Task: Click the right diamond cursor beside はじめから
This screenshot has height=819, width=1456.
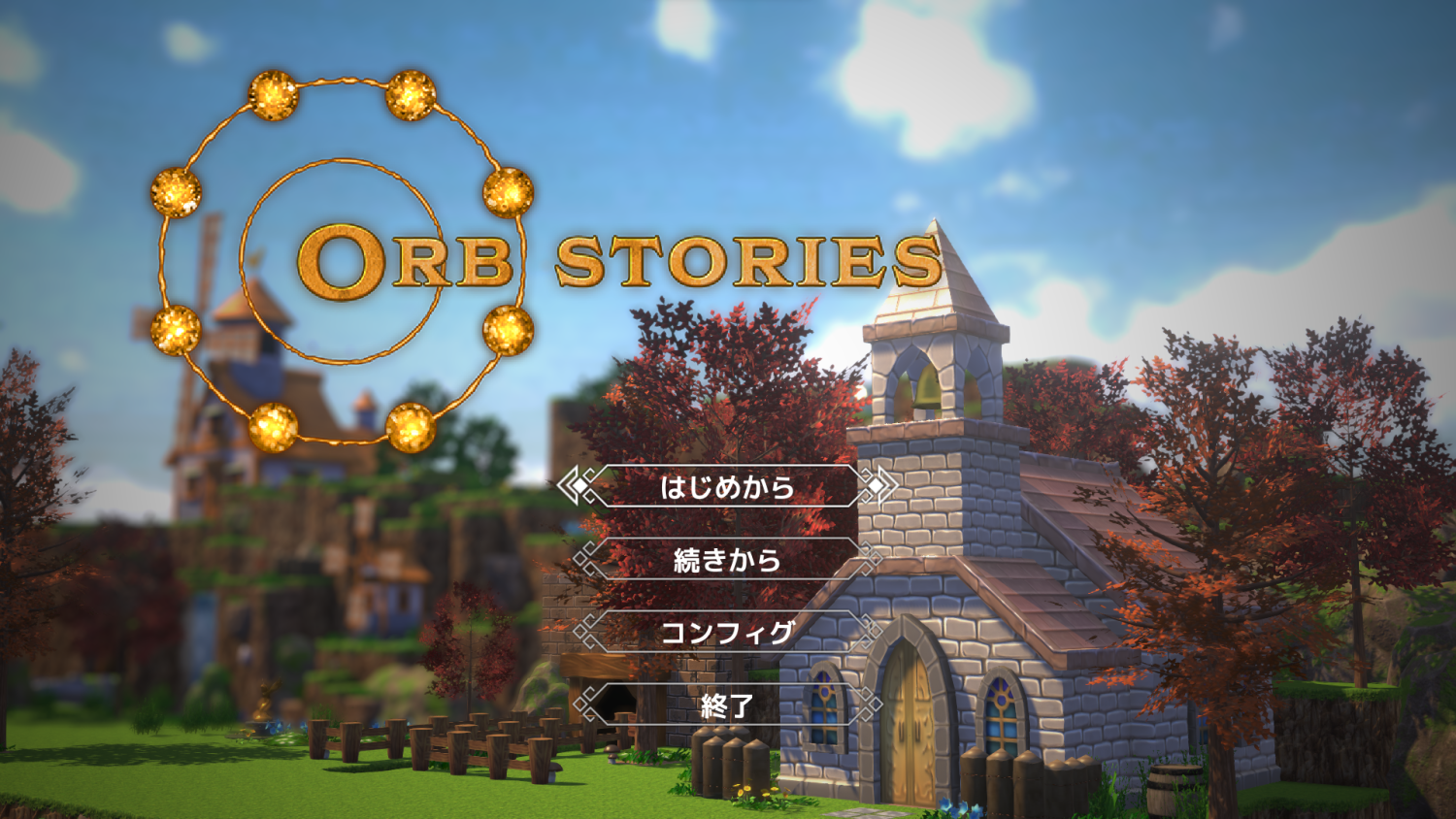Action: click(x=877, y=485)
